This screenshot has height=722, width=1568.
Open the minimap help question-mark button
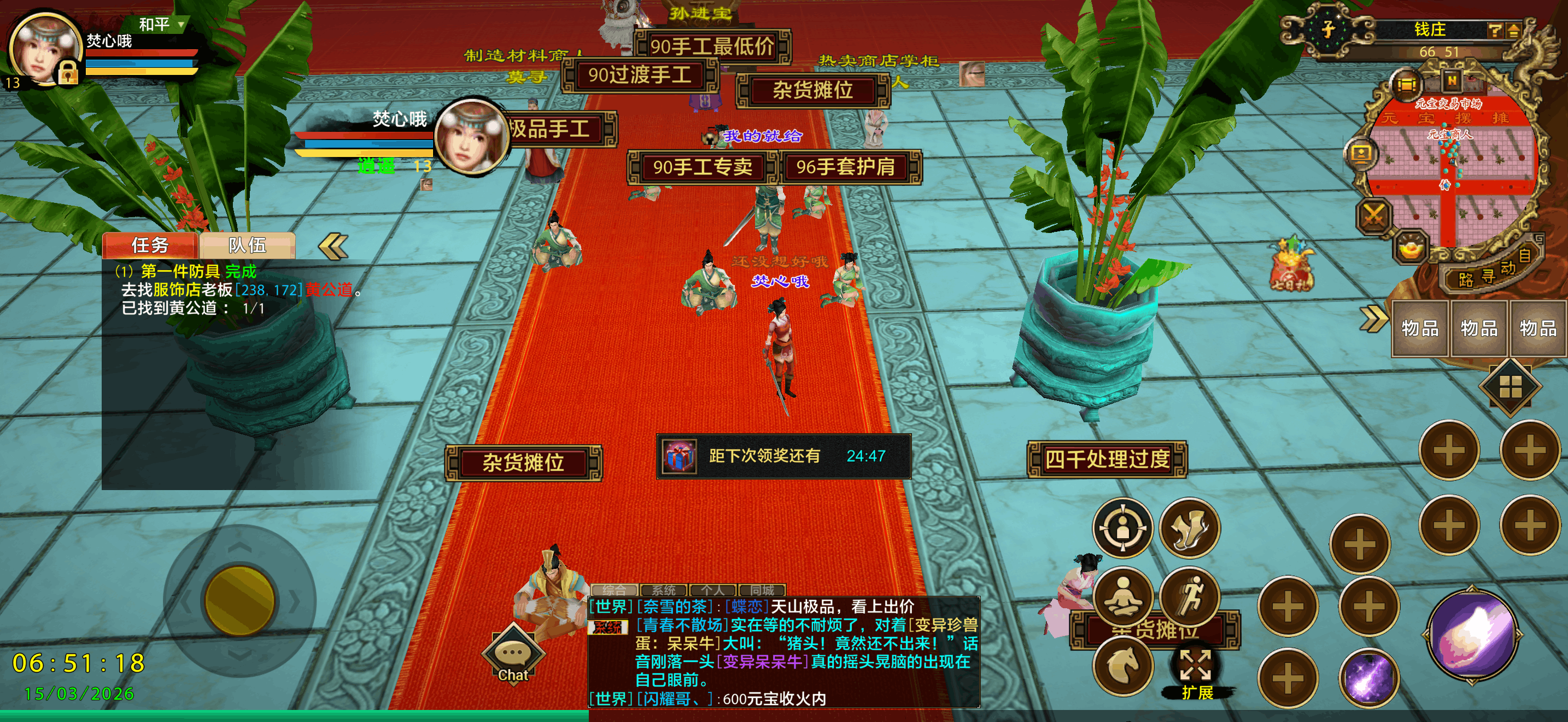coord(1494,30)
